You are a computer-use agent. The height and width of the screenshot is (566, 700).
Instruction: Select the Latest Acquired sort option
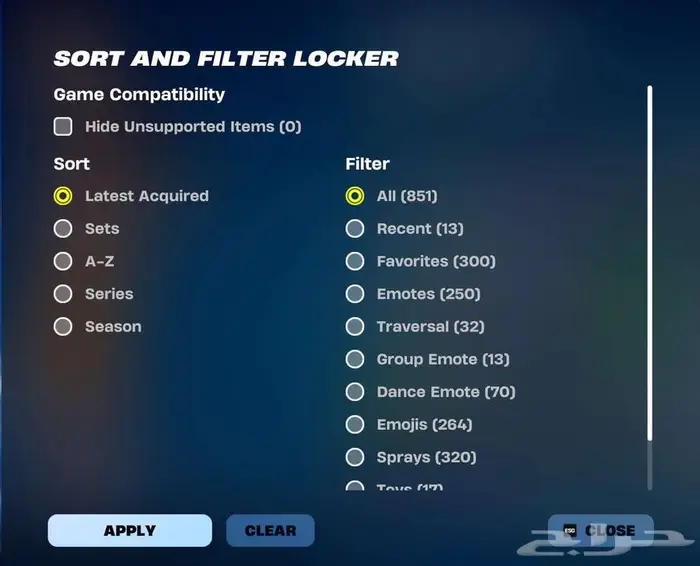click(63, 196)
